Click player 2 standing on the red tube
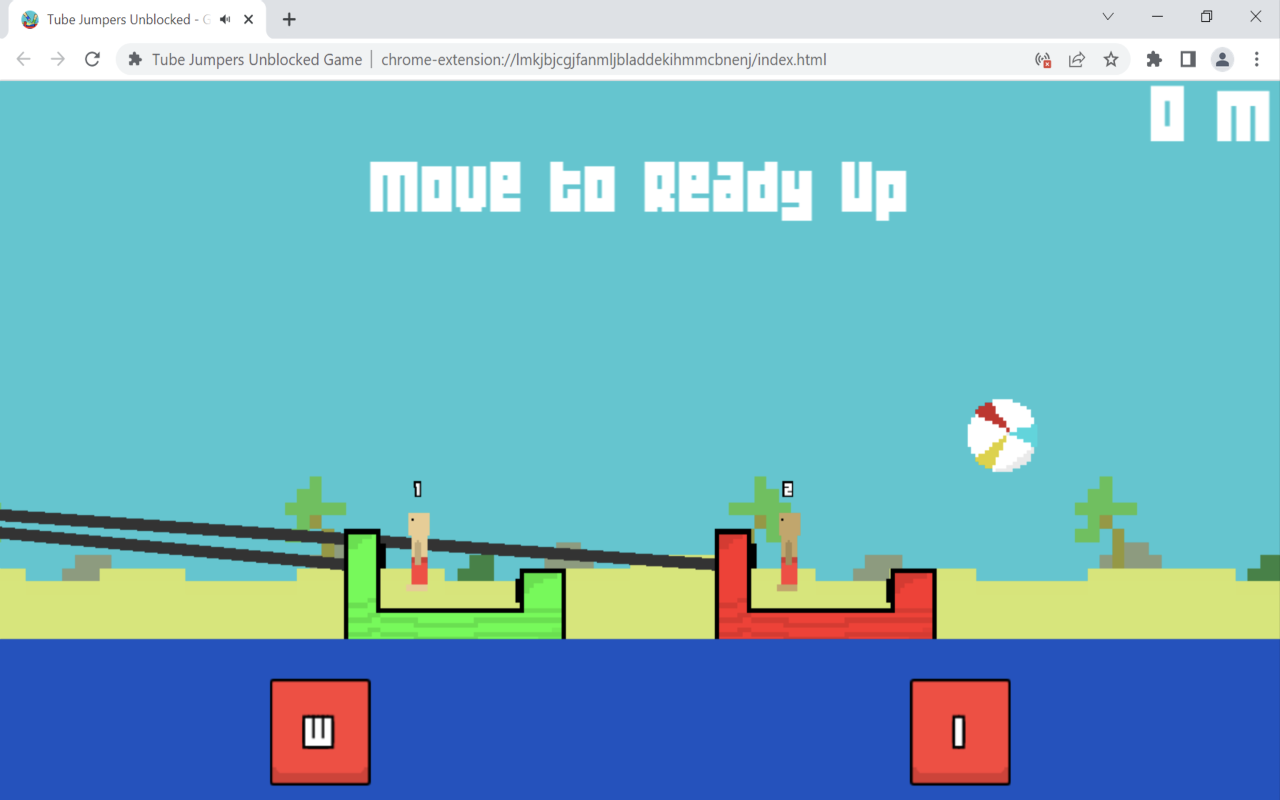 (x=788, y=550)
